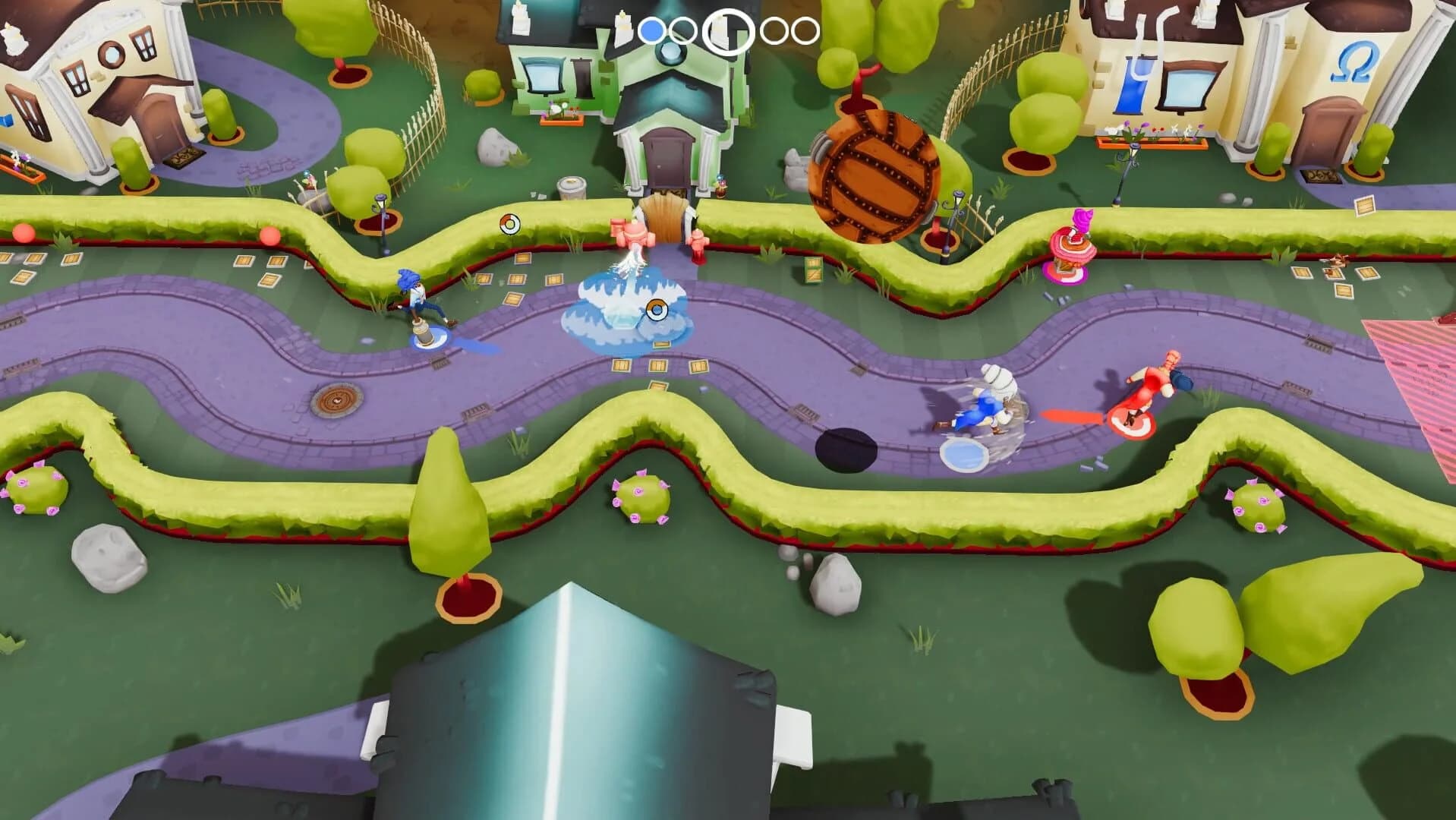This screenshot has width=1456, height=820.
Task: Select the giant wooden barrel ball
Action: pyautogui.click(x=875, y=173)
